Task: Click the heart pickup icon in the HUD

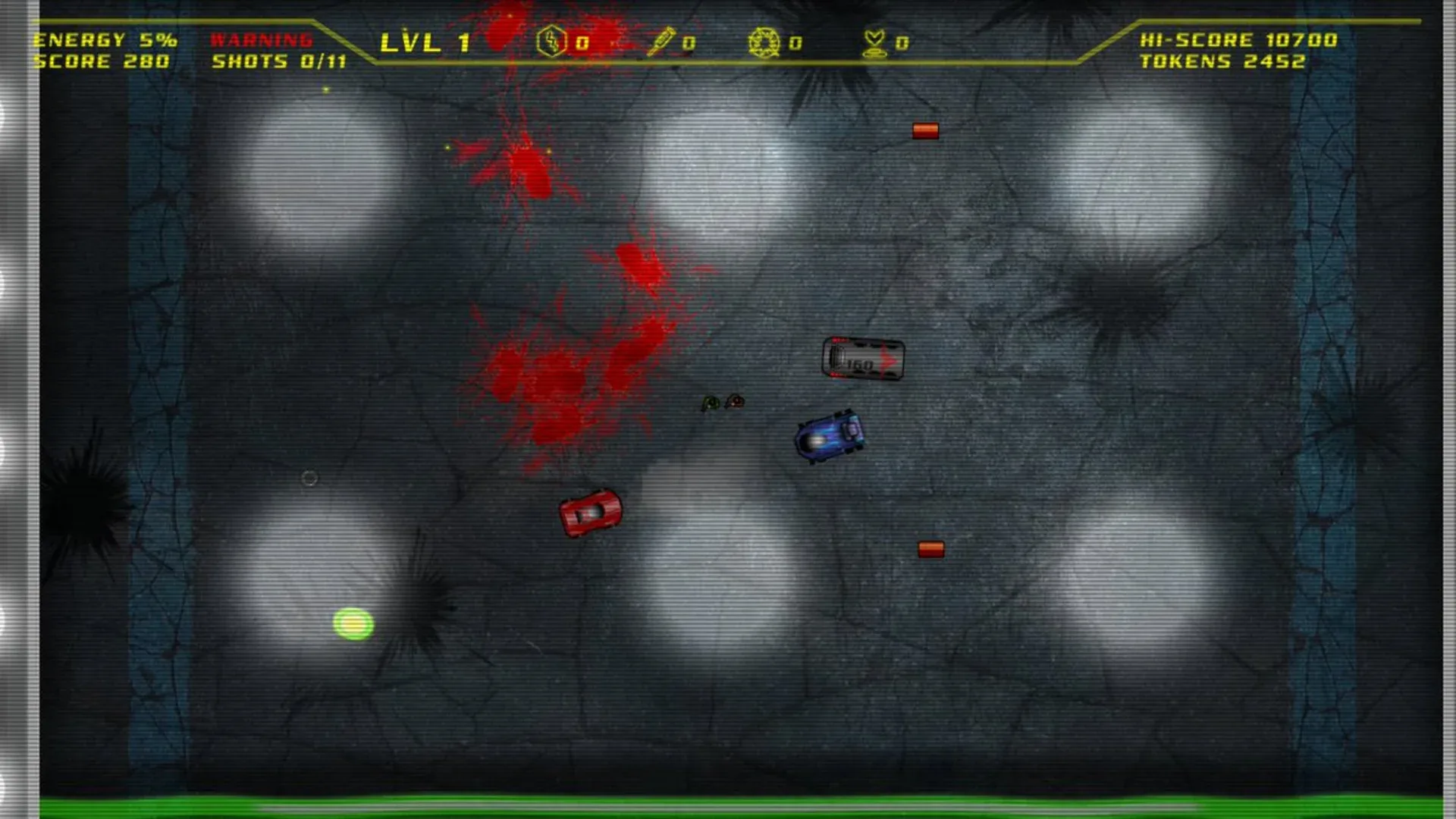Action: 874,43
